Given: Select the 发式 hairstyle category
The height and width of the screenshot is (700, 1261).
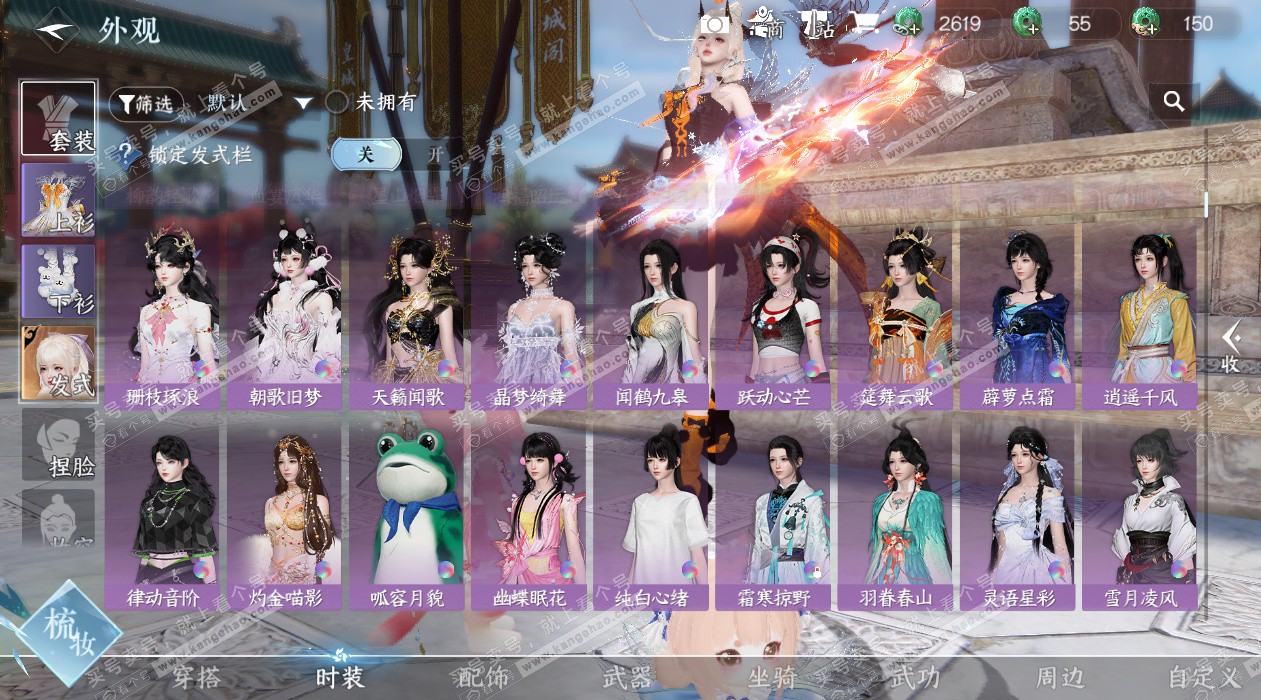Looking at the screenshot, I should click(x=59, y=362).
